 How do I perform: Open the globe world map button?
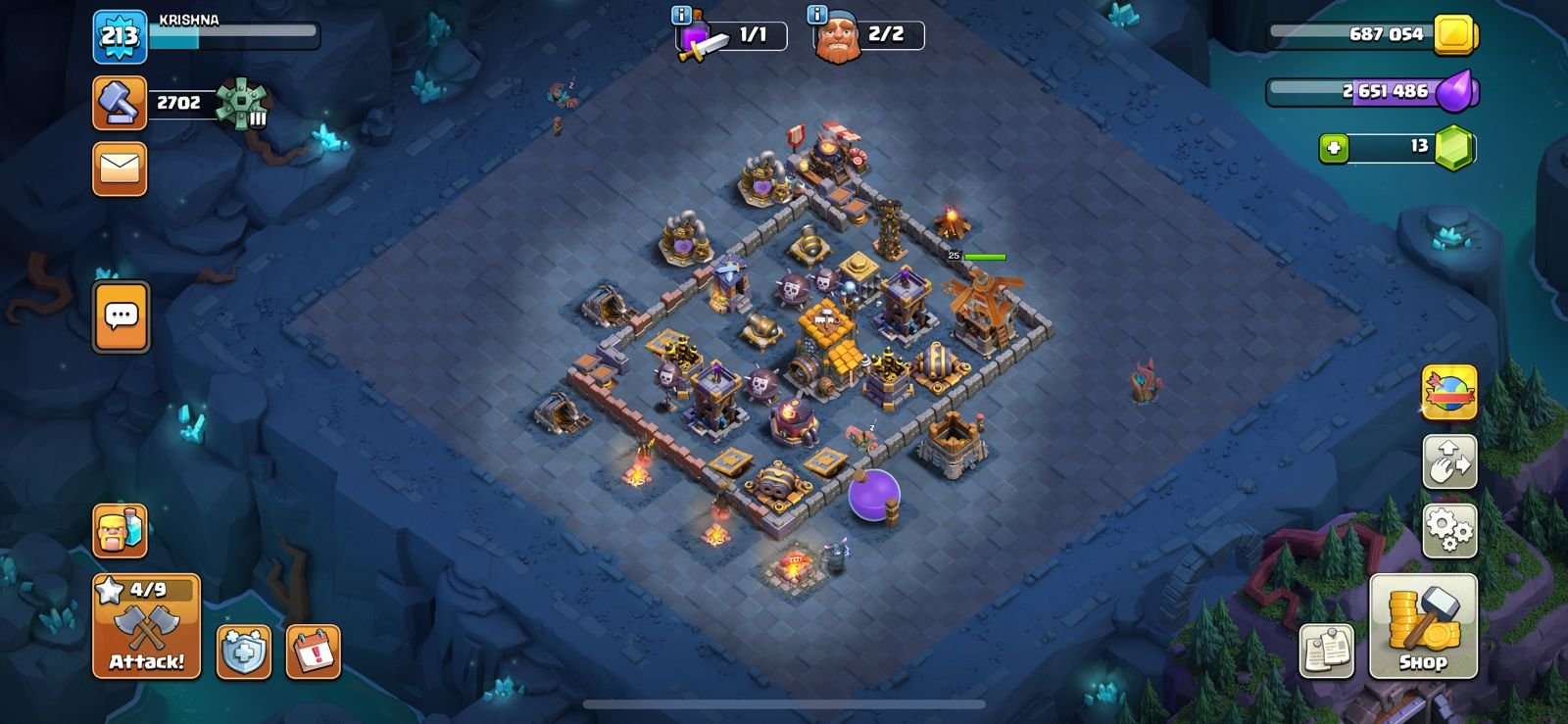click(x=1449, y=391)
